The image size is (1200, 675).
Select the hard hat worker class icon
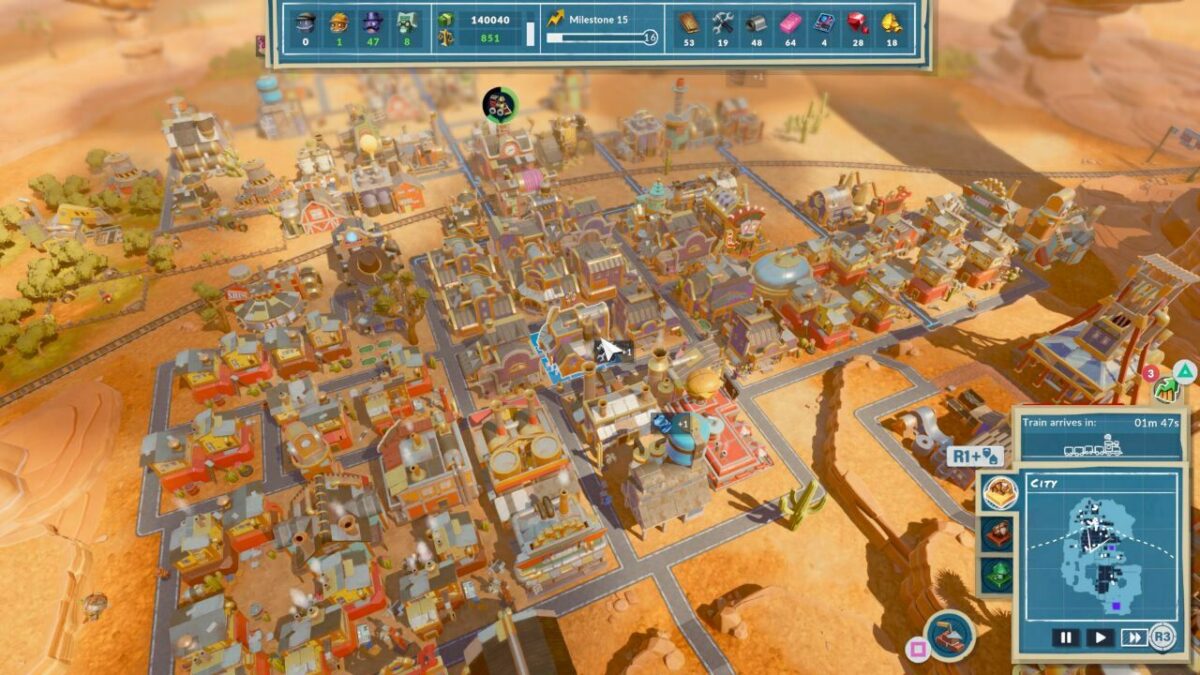tap(340, 24)
